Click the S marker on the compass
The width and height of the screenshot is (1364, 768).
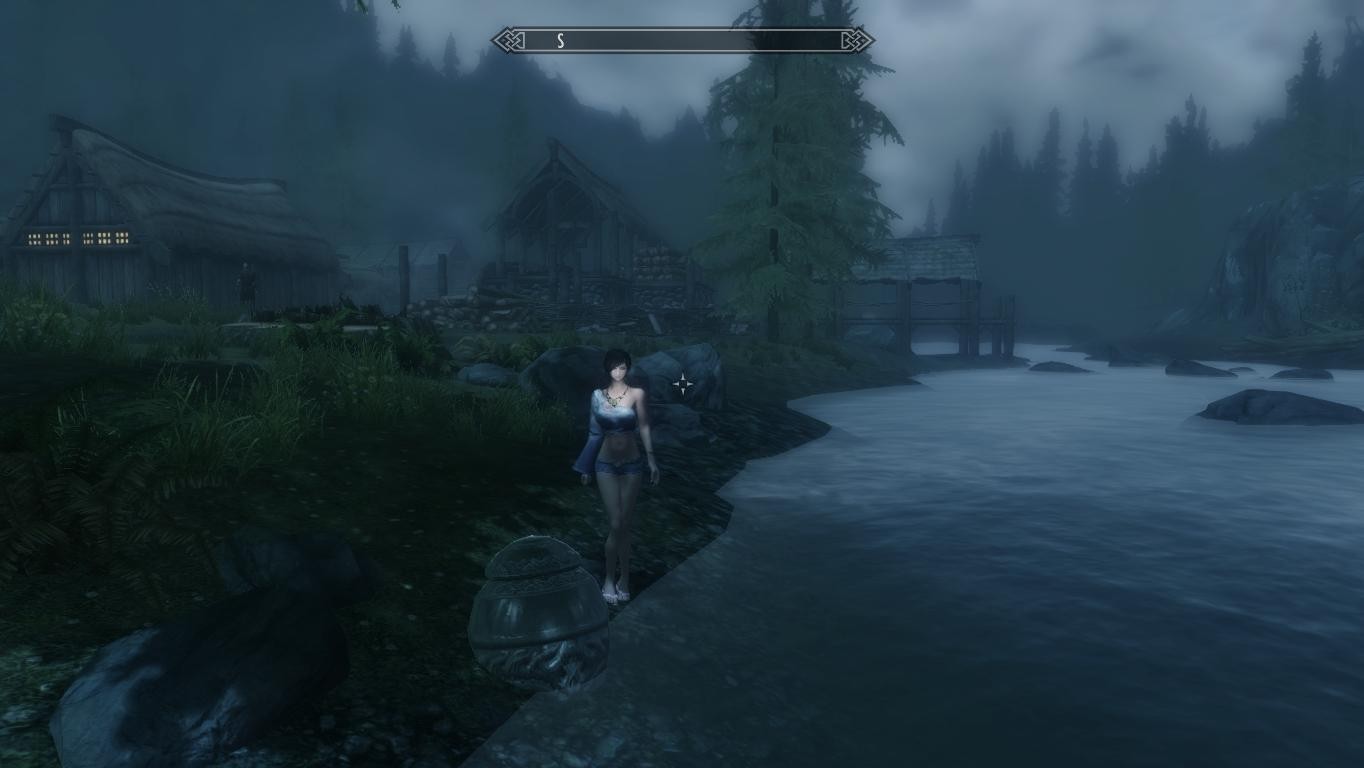561,41
